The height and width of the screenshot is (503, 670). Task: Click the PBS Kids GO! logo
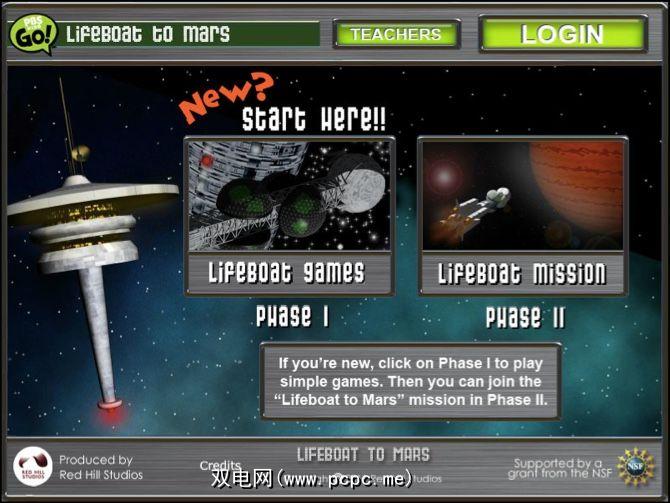pos(32,33)
